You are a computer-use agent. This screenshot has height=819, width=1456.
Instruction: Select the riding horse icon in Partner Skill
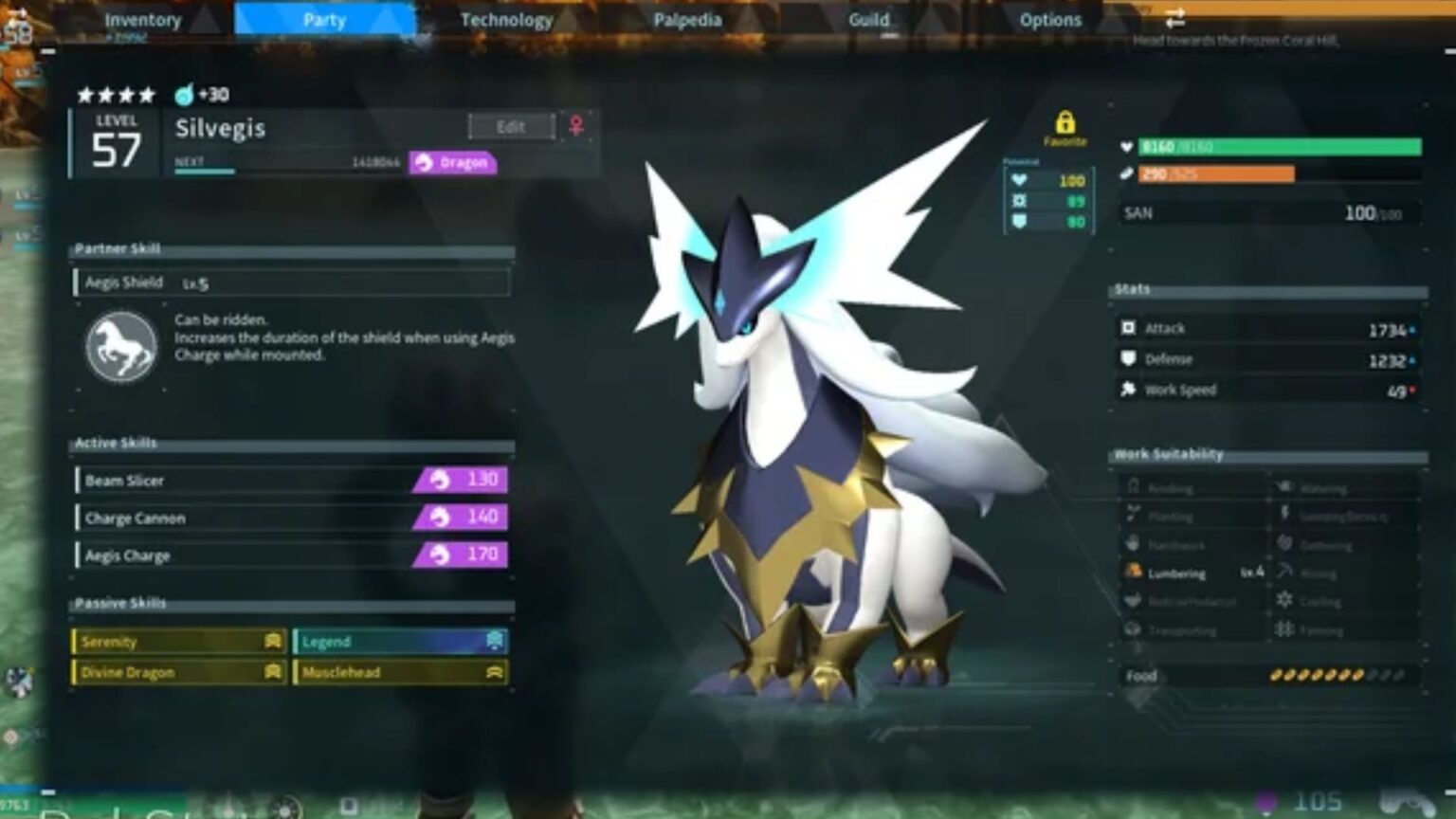tap(119, 344)
